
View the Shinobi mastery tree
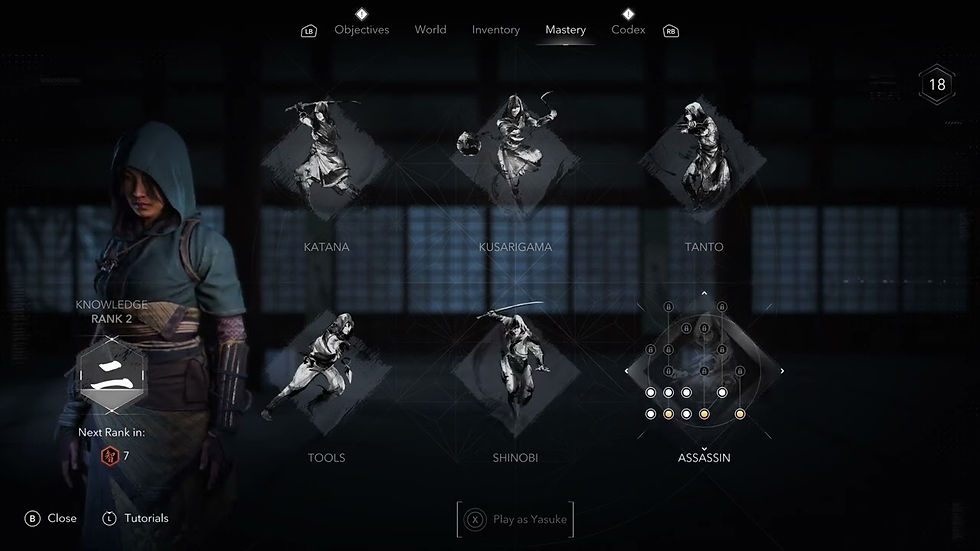click(515, 372)
